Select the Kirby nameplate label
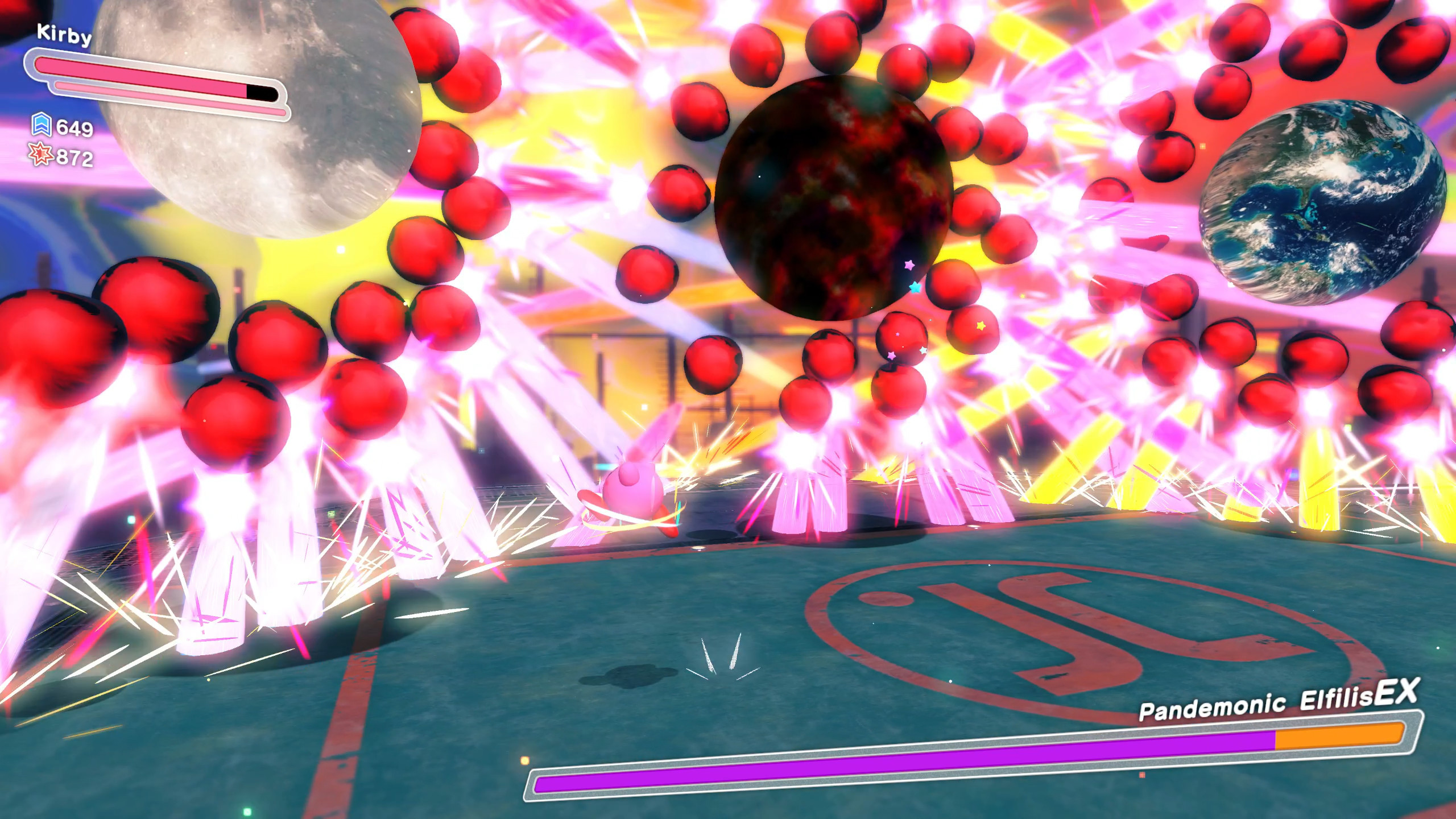This screenshot has height=819, width=1456. [64, 34]
